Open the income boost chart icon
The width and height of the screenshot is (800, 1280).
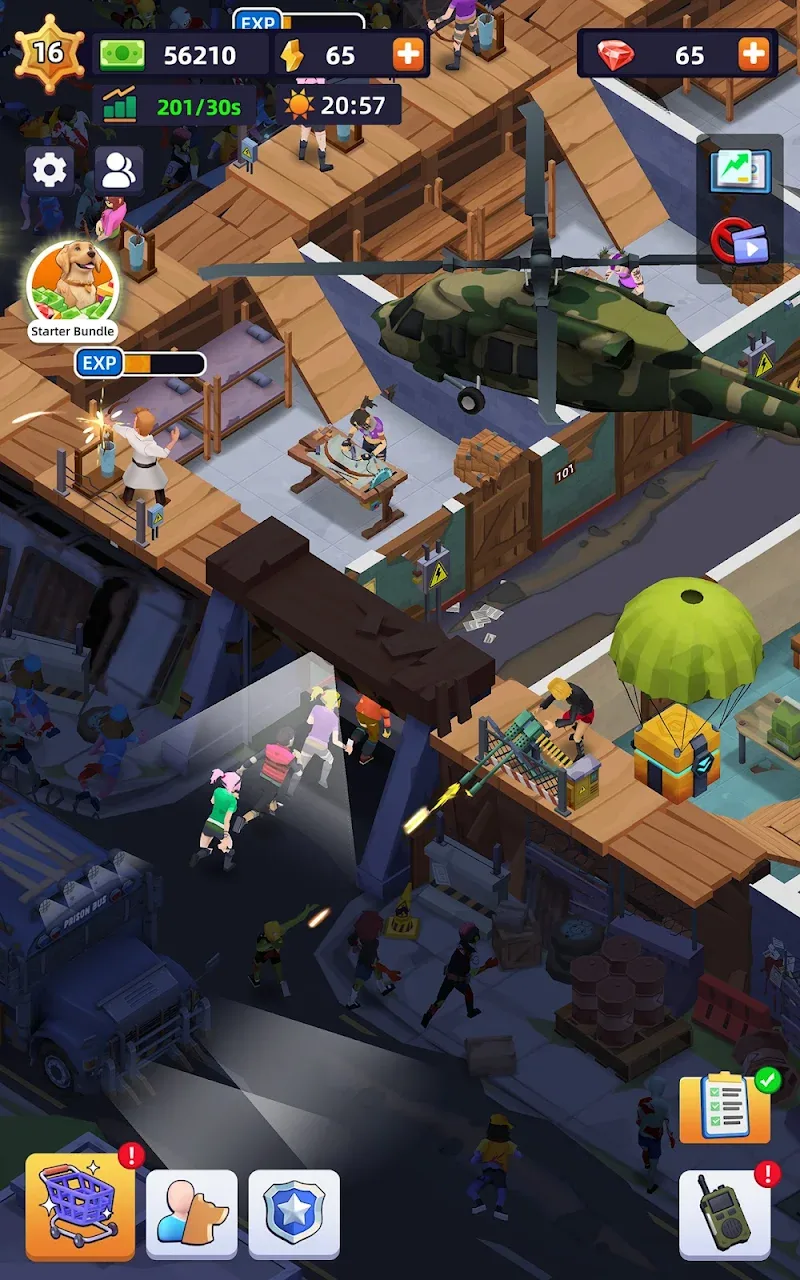point(740,171)
